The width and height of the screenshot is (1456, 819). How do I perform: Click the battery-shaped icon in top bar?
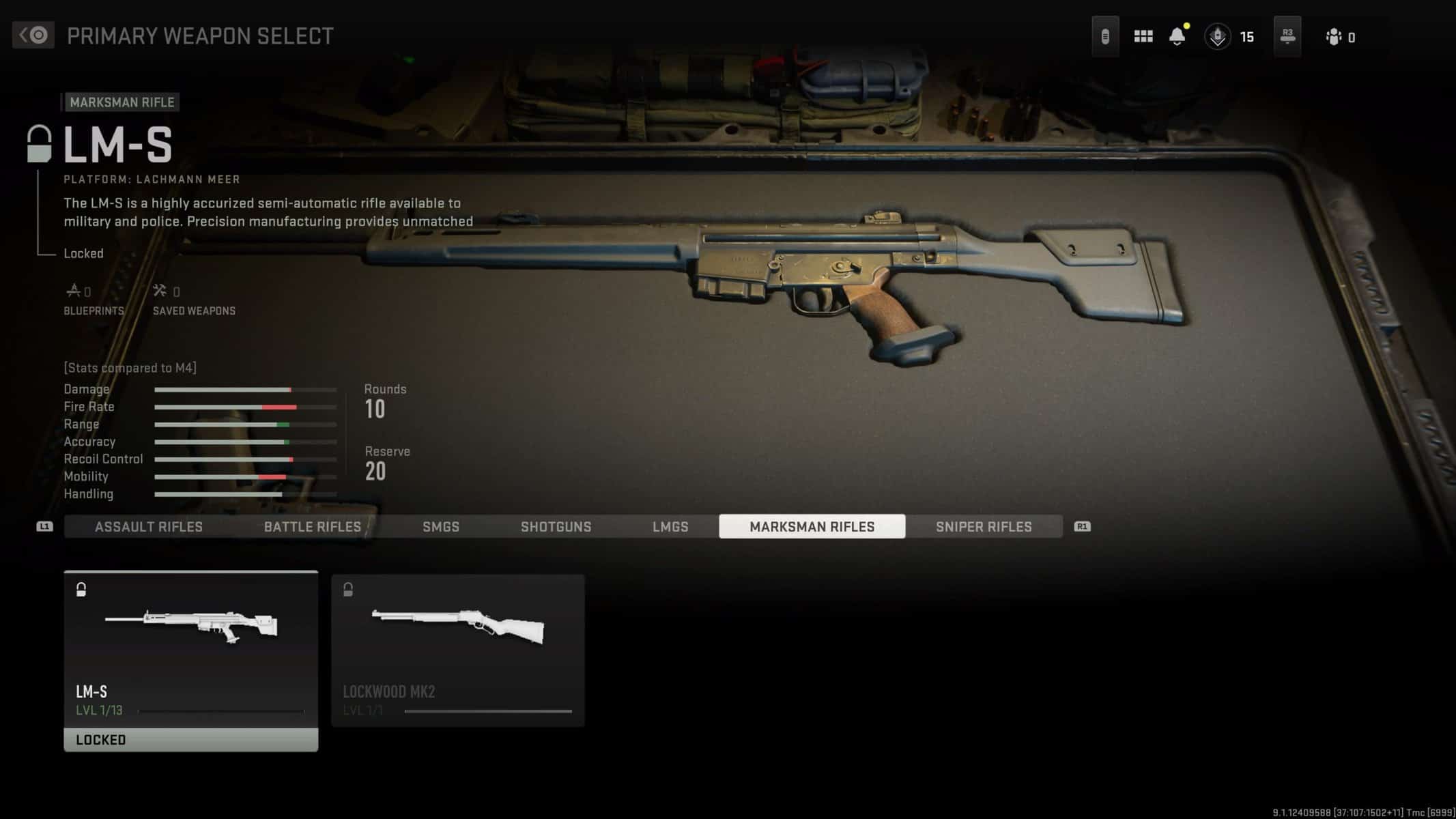(x=1104, y=36)
